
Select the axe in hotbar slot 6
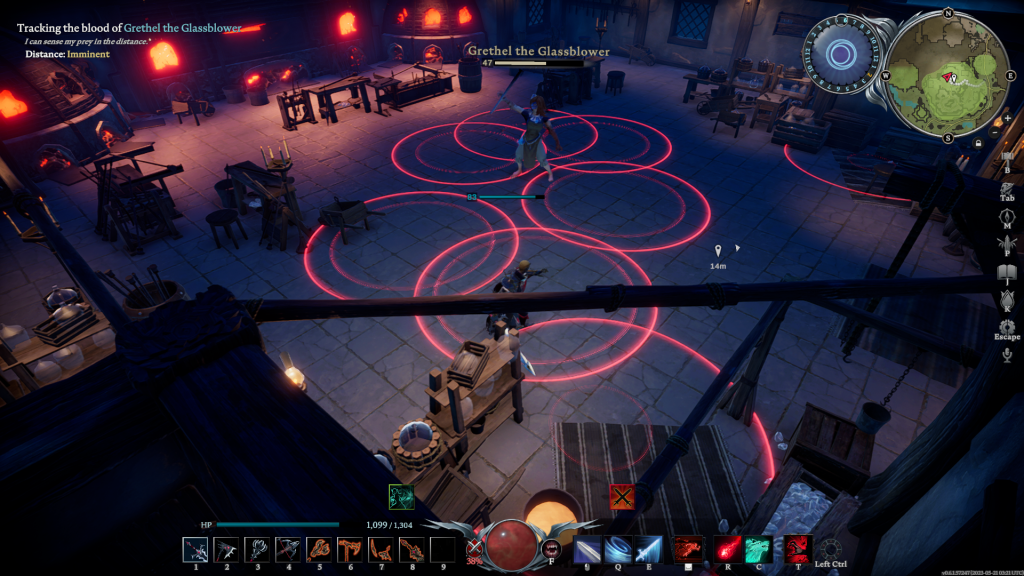[x=349, y=549]
